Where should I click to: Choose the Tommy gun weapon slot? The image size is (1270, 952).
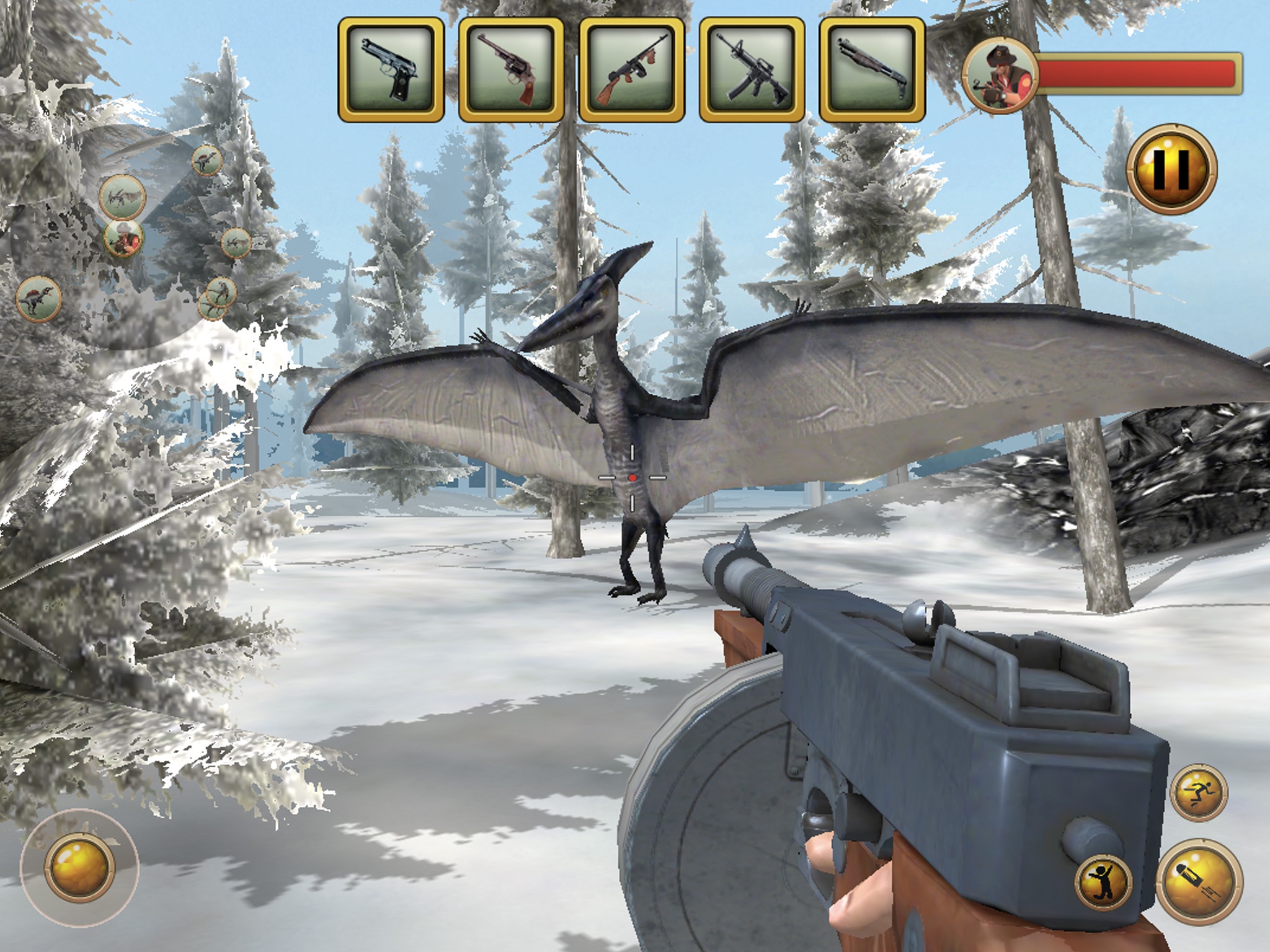coord(631,69)
